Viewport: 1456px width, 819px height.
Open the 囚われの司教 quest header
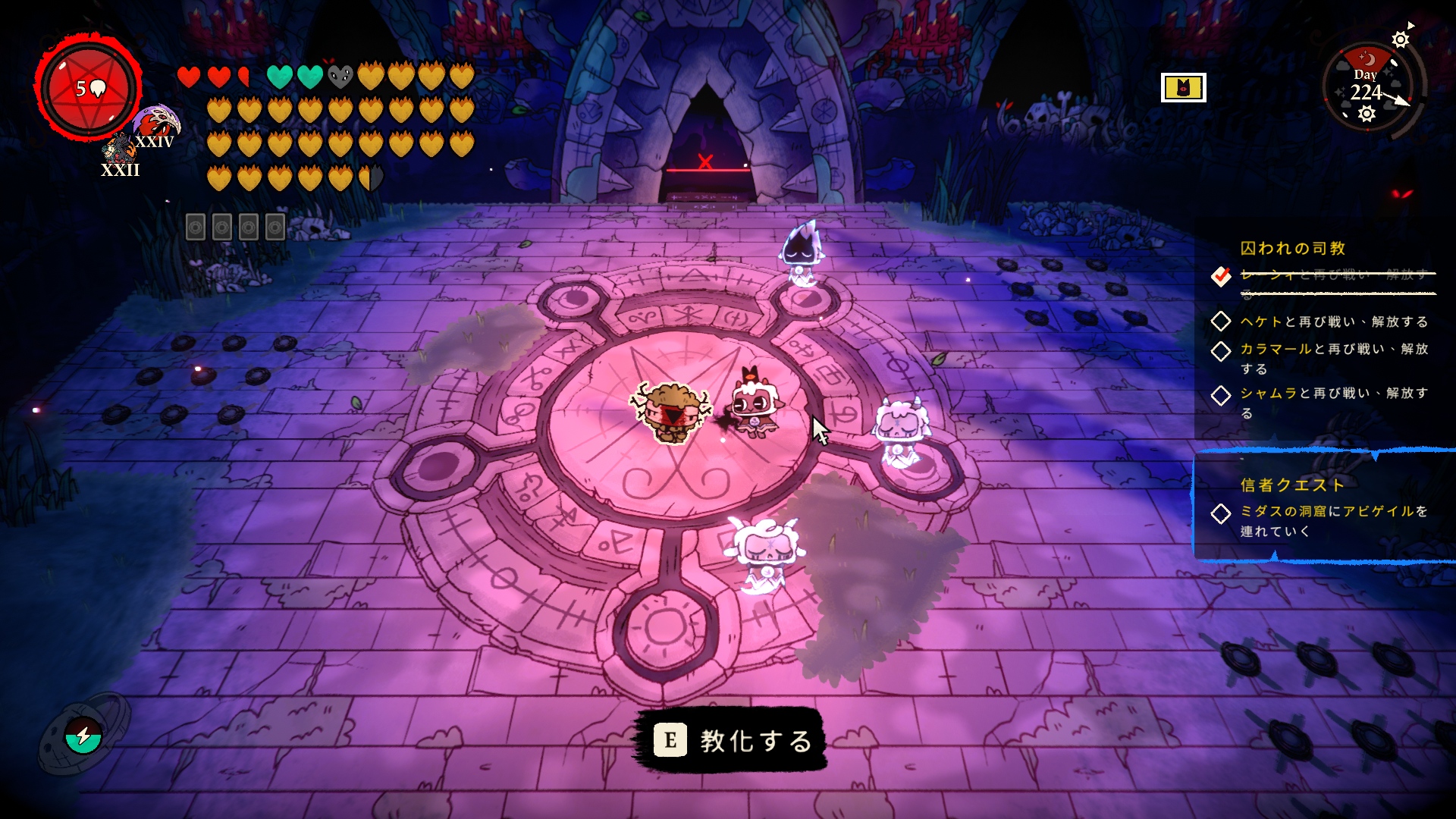pyautogui.click(x=1292, y=248)
